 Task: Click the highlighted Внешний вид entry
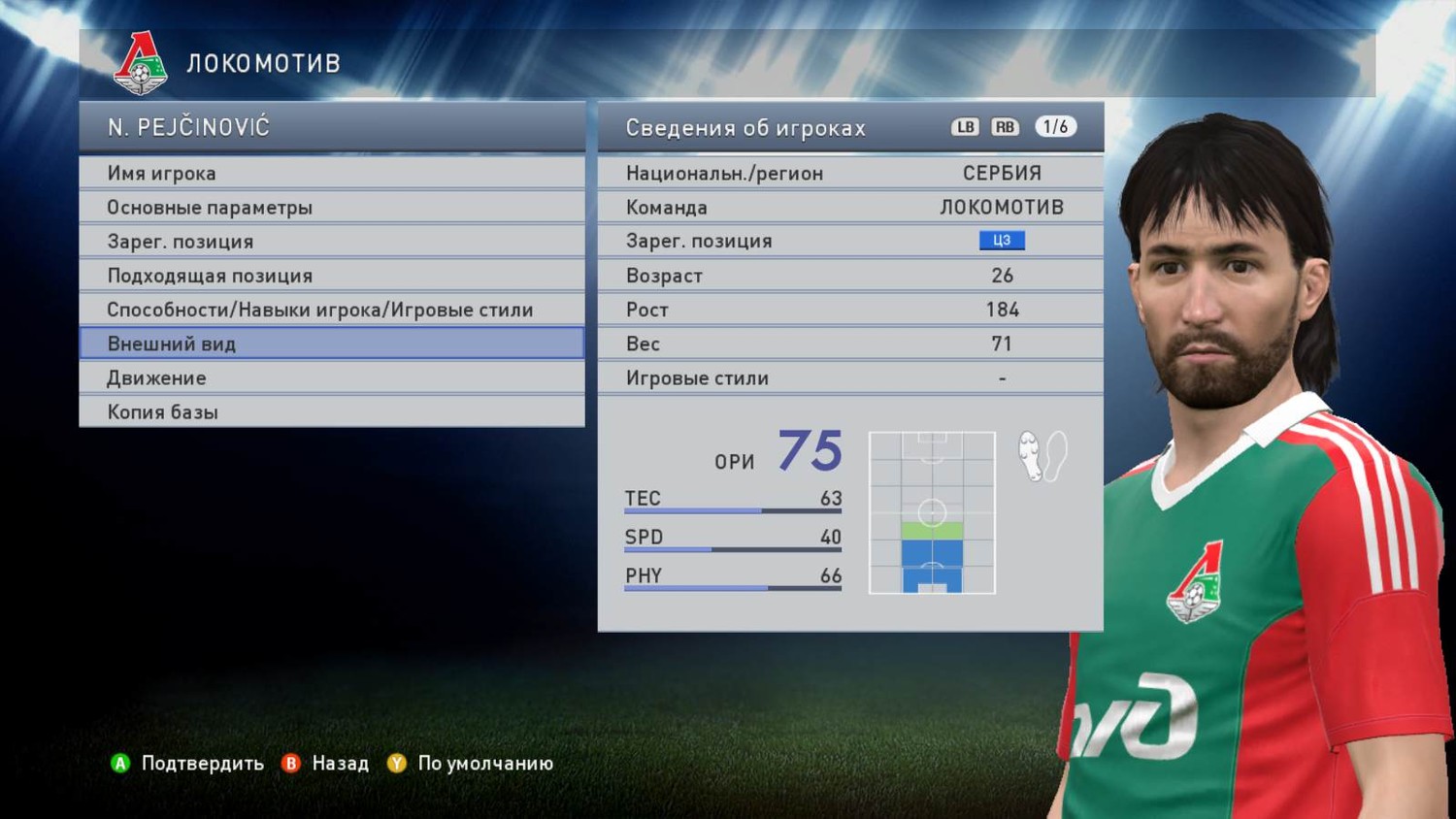(x=331, y=344)
